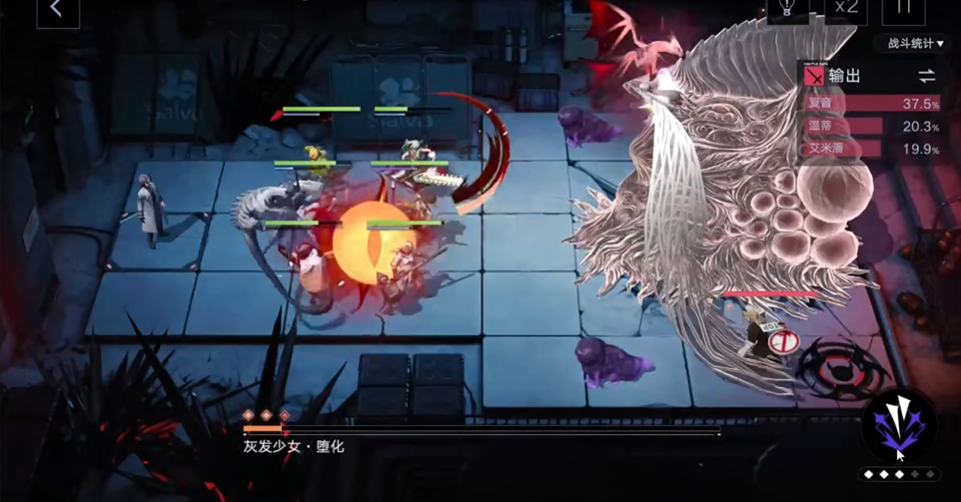Go back with the top-left arrow button
This screenshot has width=961, height=502.
point(57,10)
